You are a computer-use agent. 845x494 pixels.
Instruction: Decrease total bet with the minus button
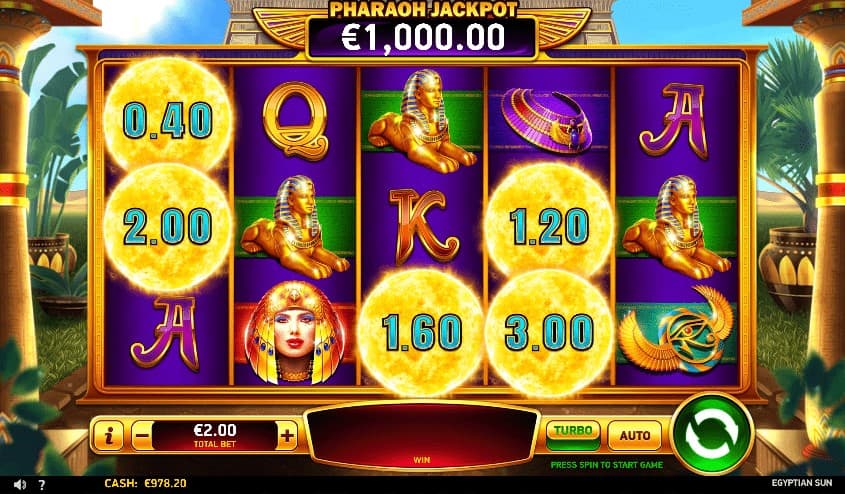pyautogui.click(x=142, y=435)
